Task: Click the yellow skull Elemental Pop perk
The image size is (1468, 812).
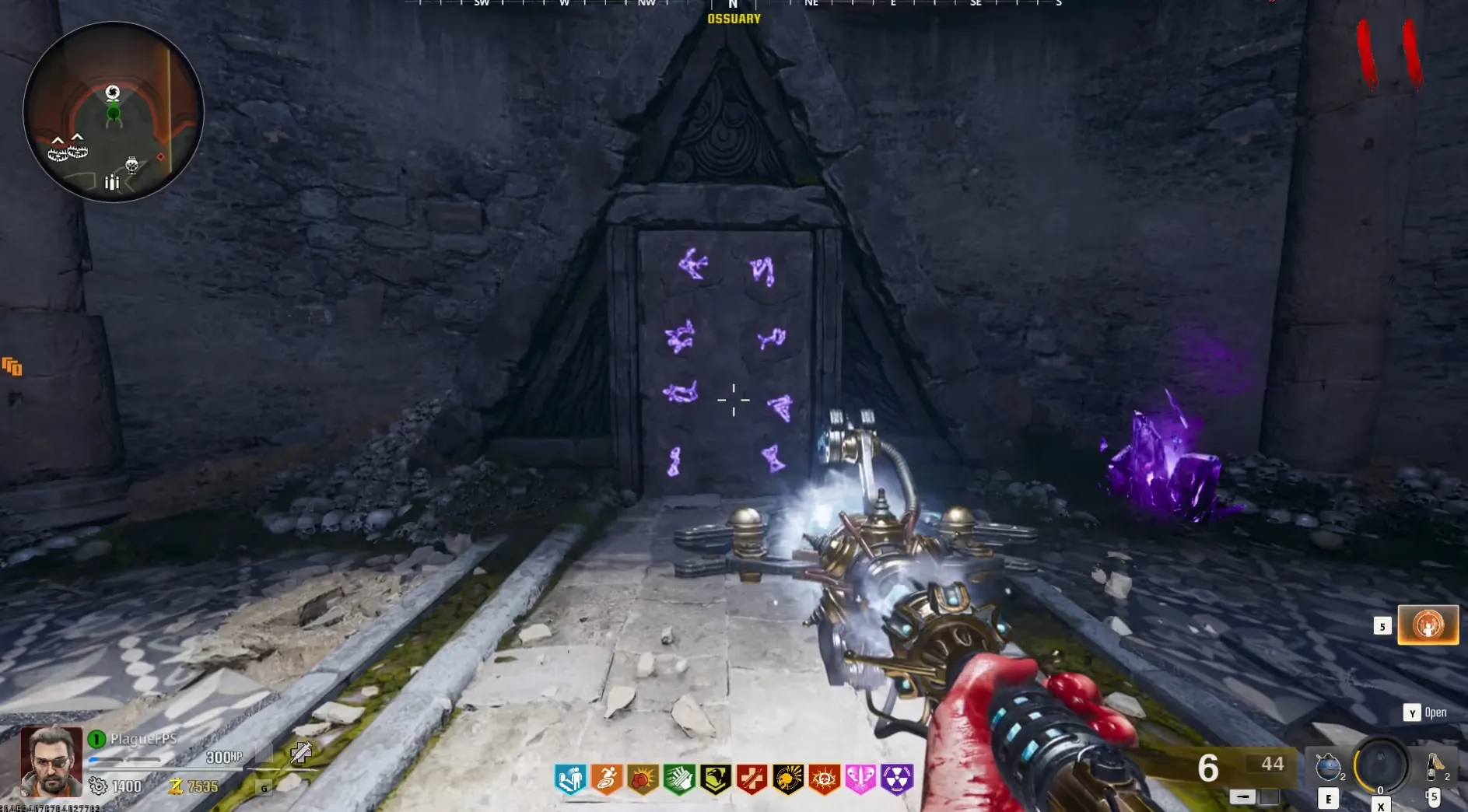Action: (787, 779)
